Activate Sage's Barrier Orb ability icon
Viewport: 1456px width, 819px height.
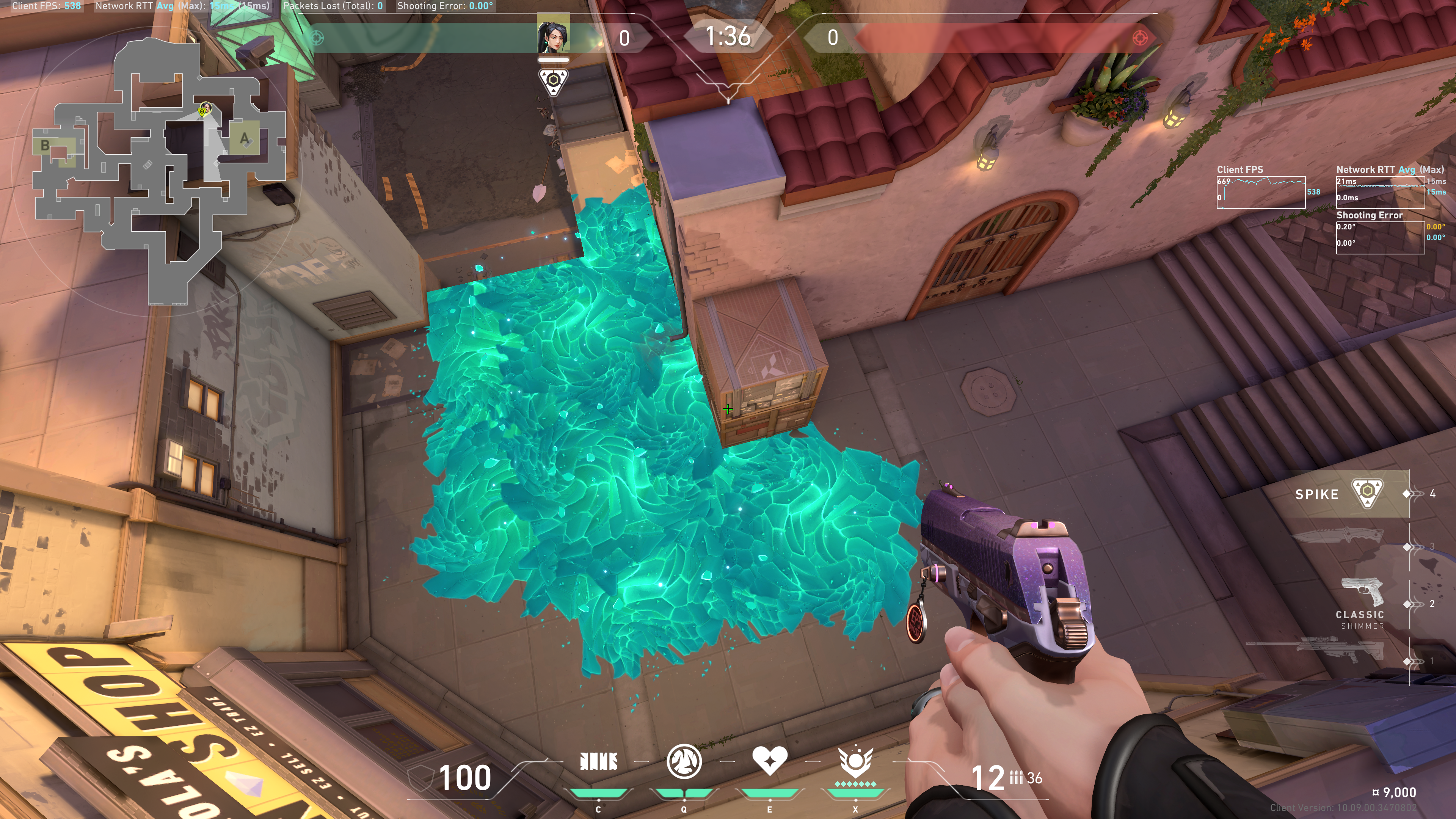pos(599,762)
